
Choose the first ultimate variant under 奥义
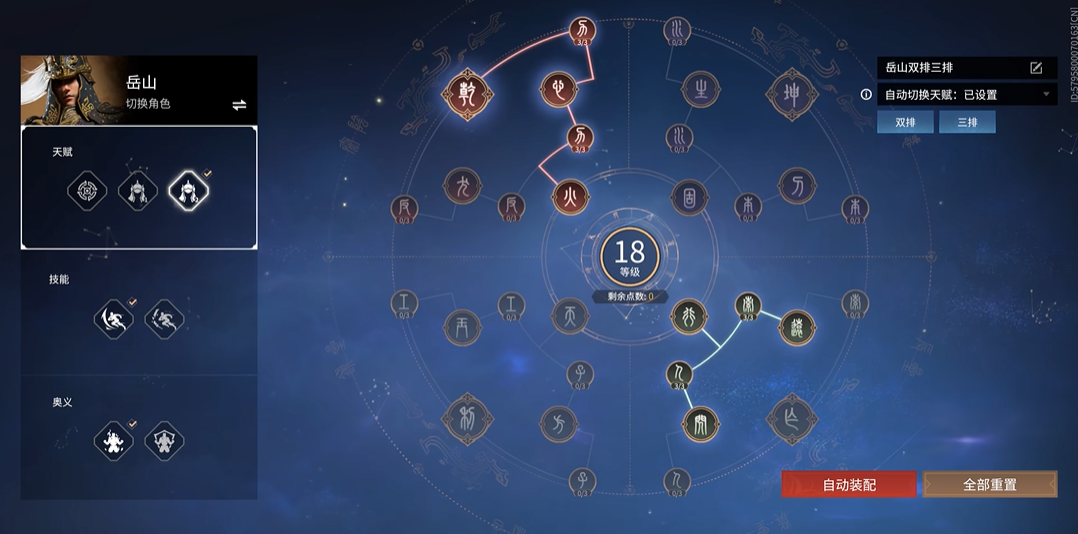point(113,440)
